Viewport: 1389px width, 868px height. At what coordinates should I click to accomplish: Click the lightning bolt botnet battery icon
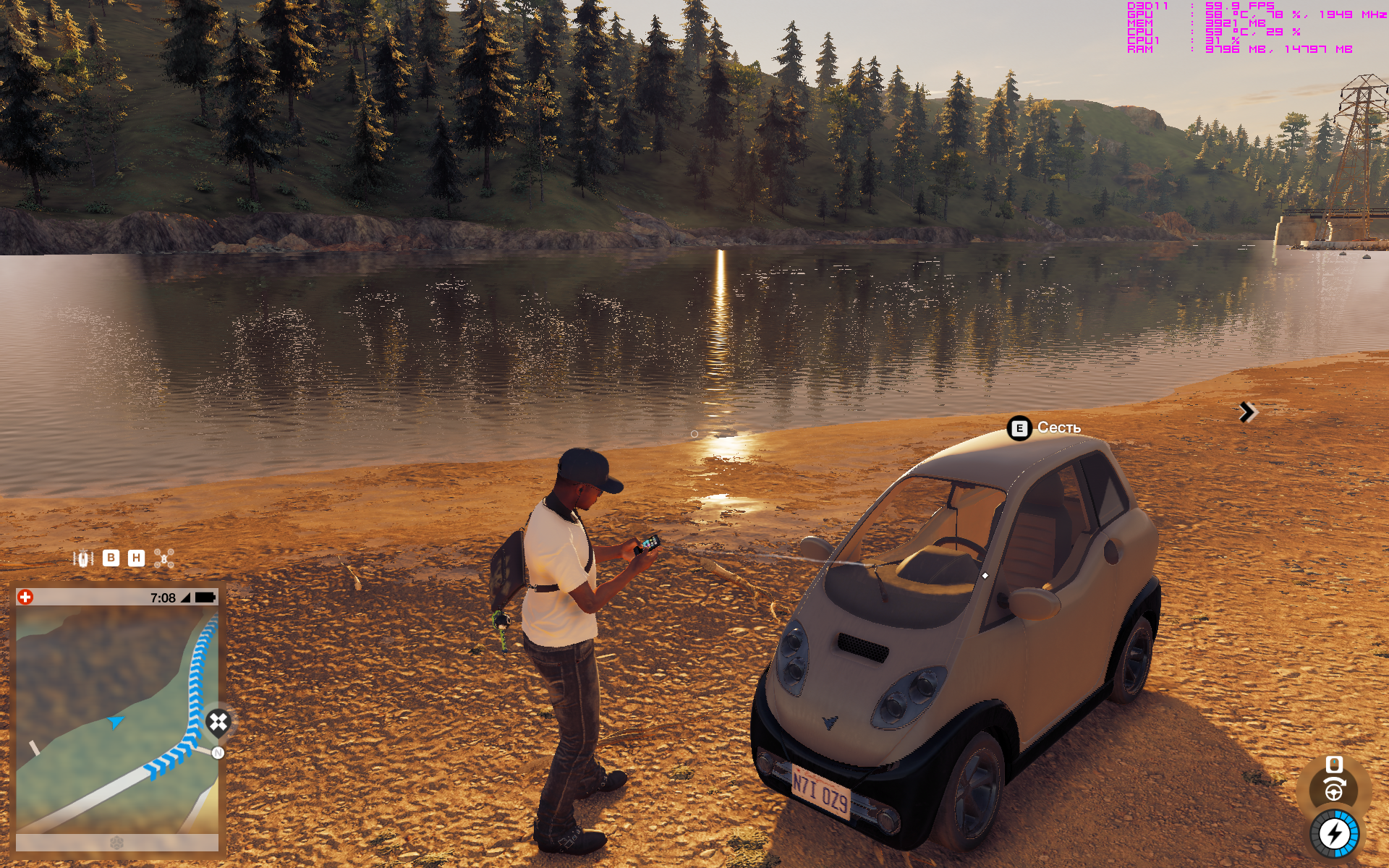(x=1334, y=834)
